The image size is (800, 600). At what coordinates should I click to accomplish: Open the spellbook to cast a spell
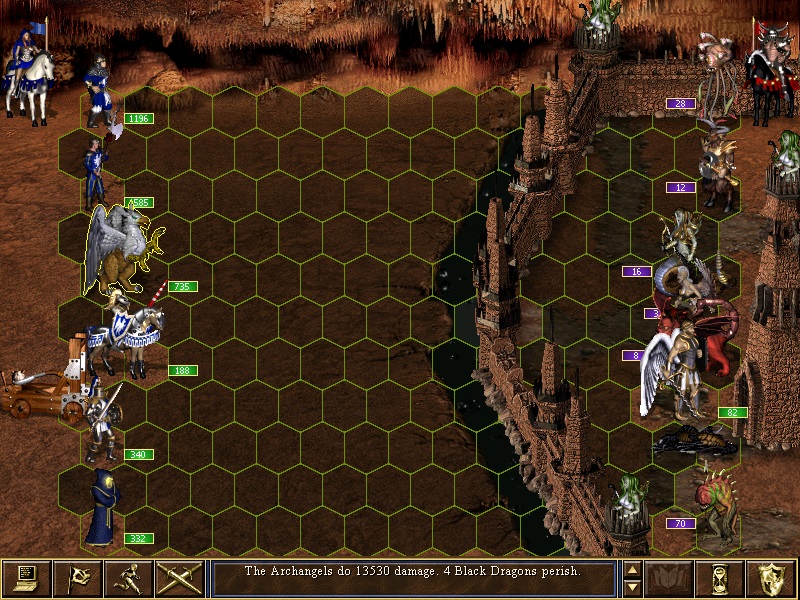click(x=670, y=578)
